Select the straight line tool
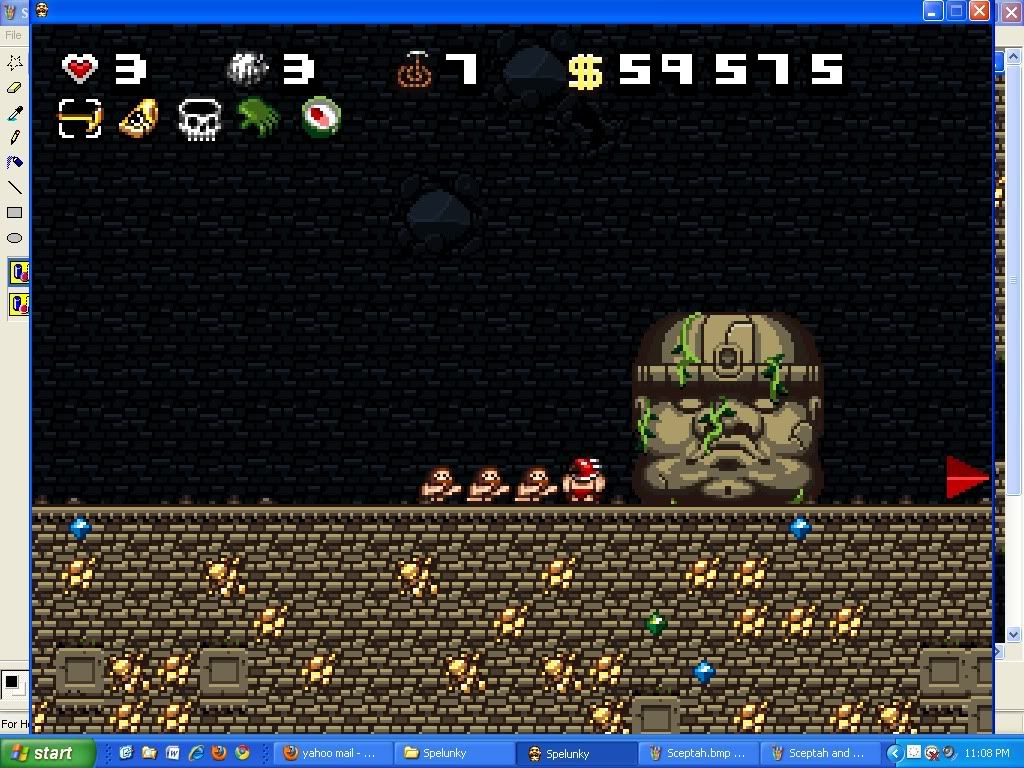 pos(14,187)
